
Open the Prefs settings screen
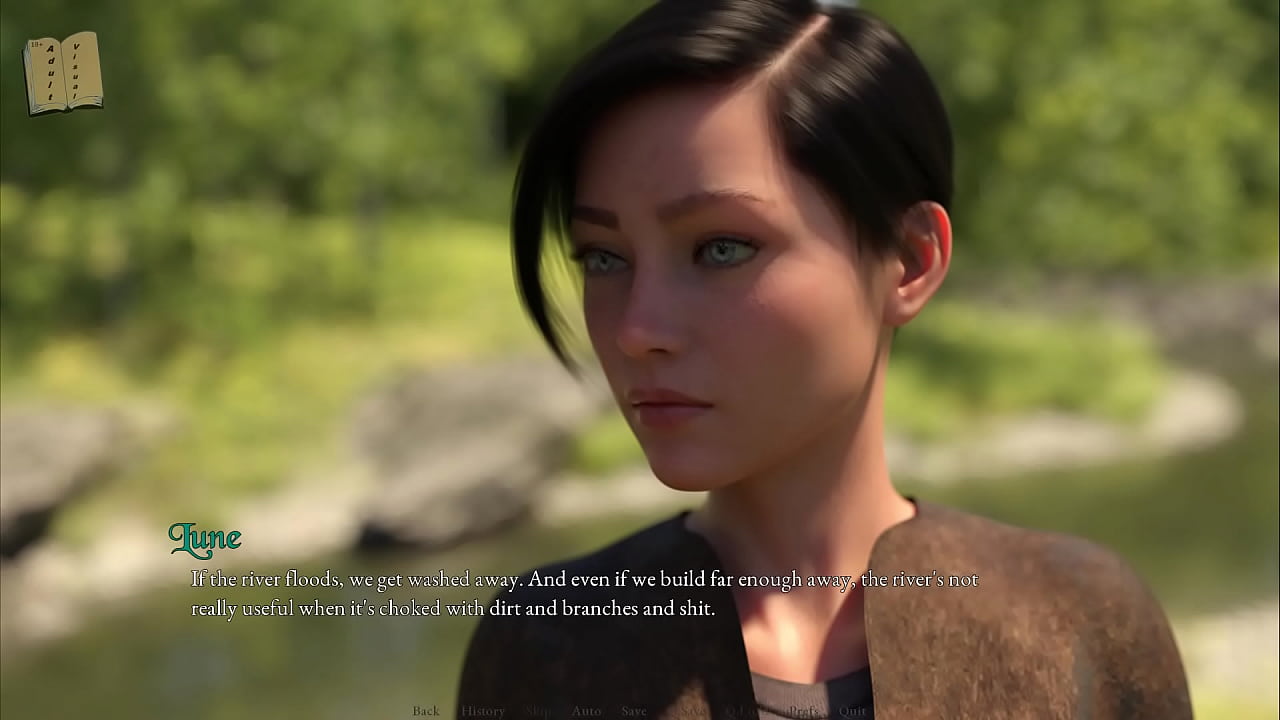(x=803, y=711)
